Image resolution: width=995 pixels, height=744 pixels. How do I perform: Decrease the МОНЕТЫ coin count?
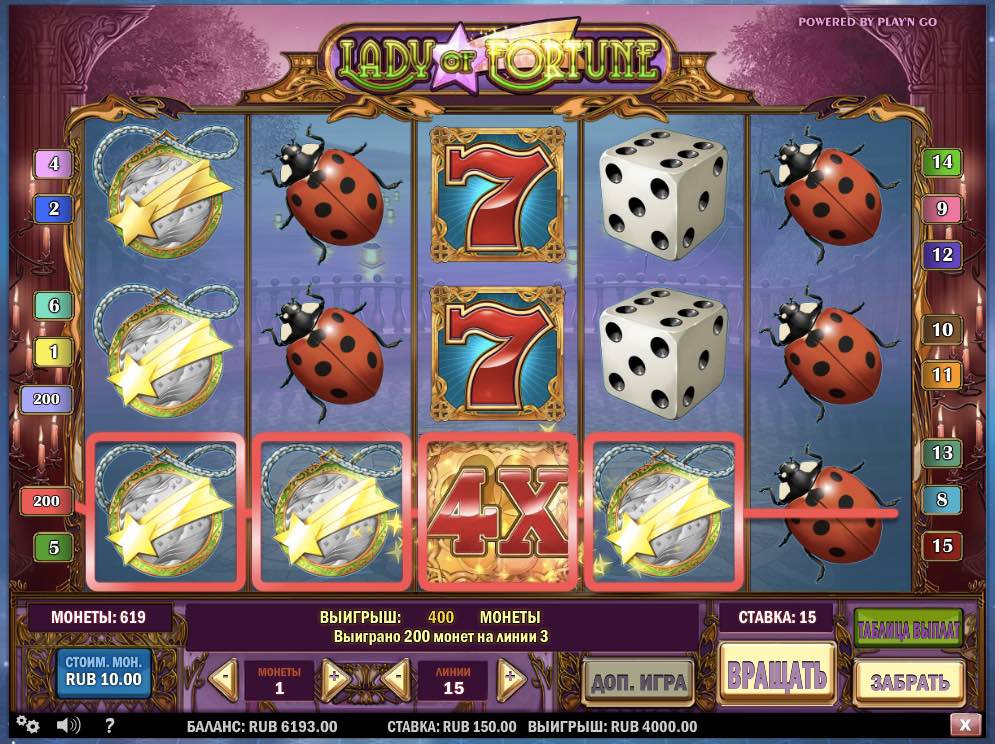(225, 677)
